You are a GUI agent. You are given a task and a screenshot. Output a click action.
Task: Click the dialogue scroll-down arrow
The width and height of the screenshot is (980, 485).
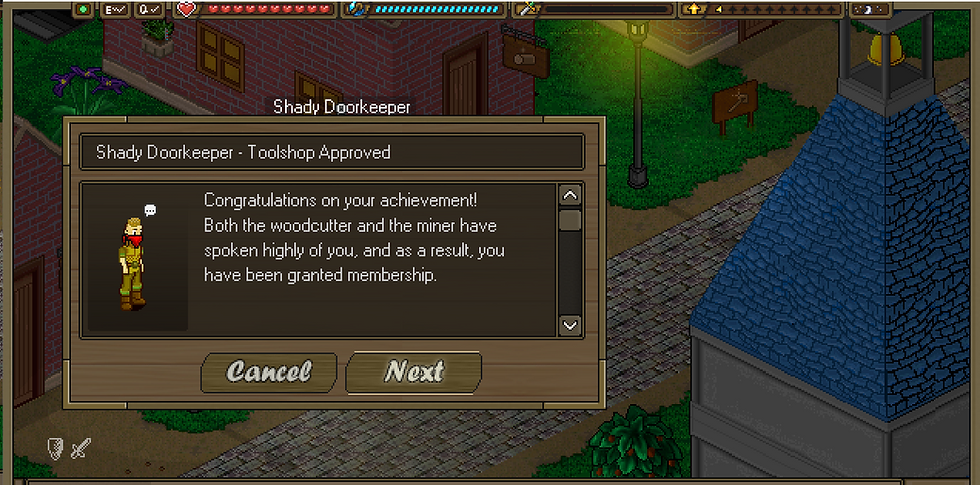(x=570, y=325)
